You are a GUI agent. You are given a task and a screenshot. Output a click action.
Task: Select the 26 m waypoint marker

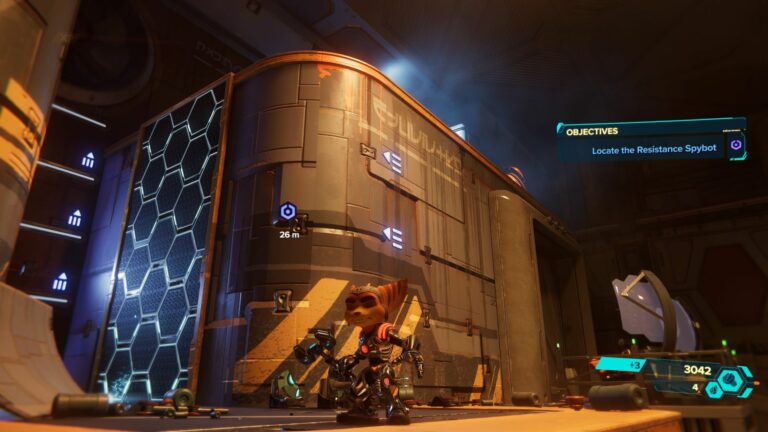coord(288,212)
